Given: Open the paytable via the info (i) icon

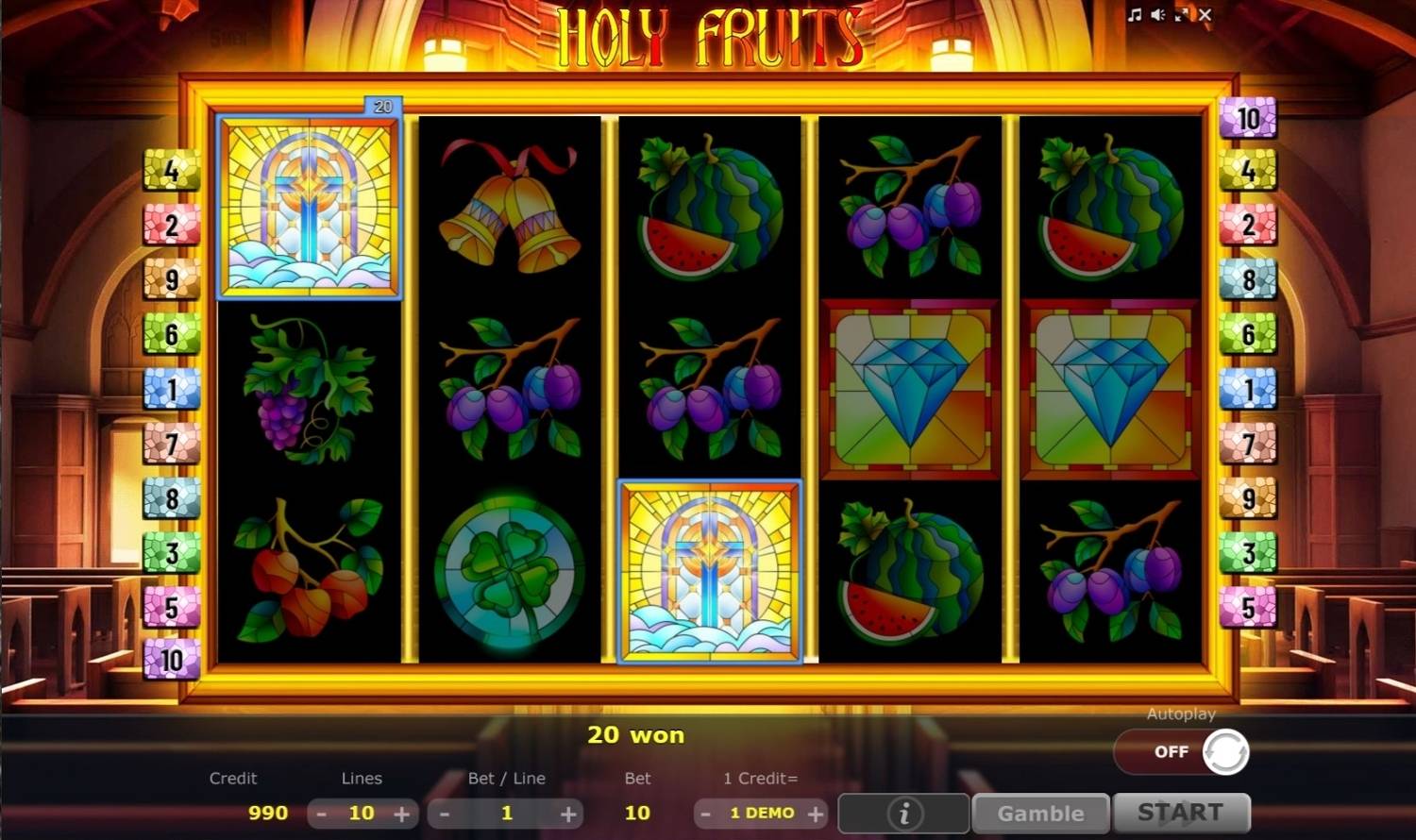Looking at the screenshot, I should tap(902, 812).
